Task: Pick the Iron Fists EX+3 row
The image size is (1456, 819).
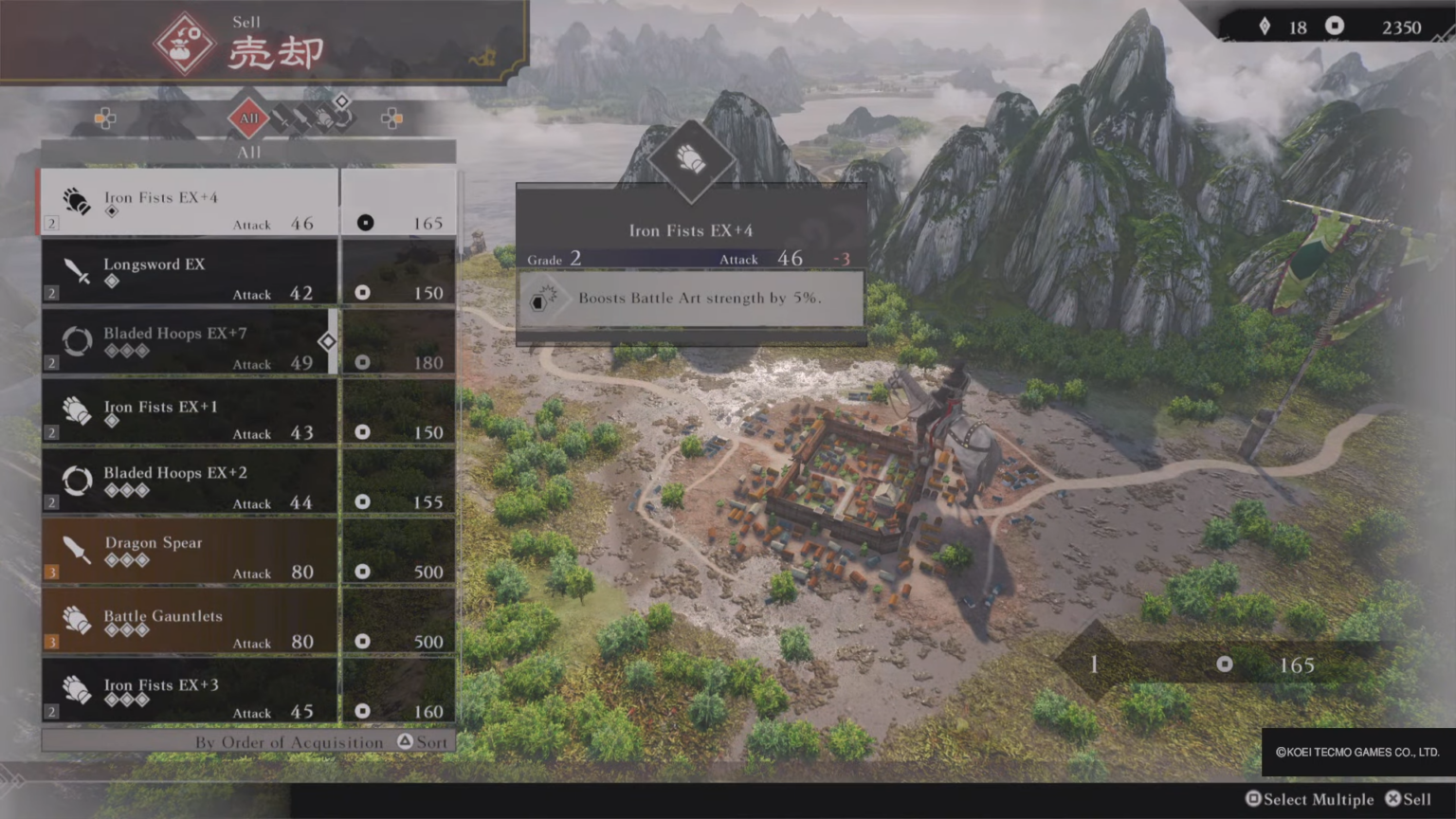Action: click(x=190, y=691)
